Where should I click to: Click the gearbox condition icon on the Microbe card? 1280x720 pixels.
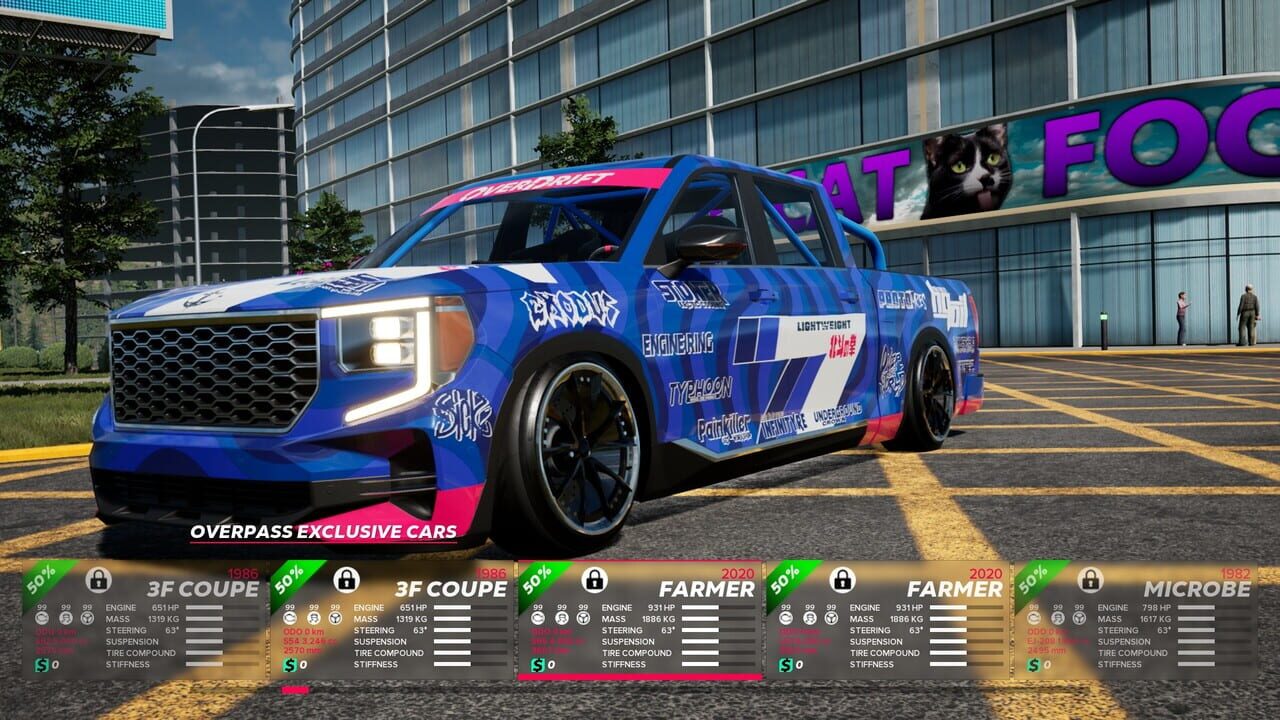pyautogui.click(x=1056, y=619)
